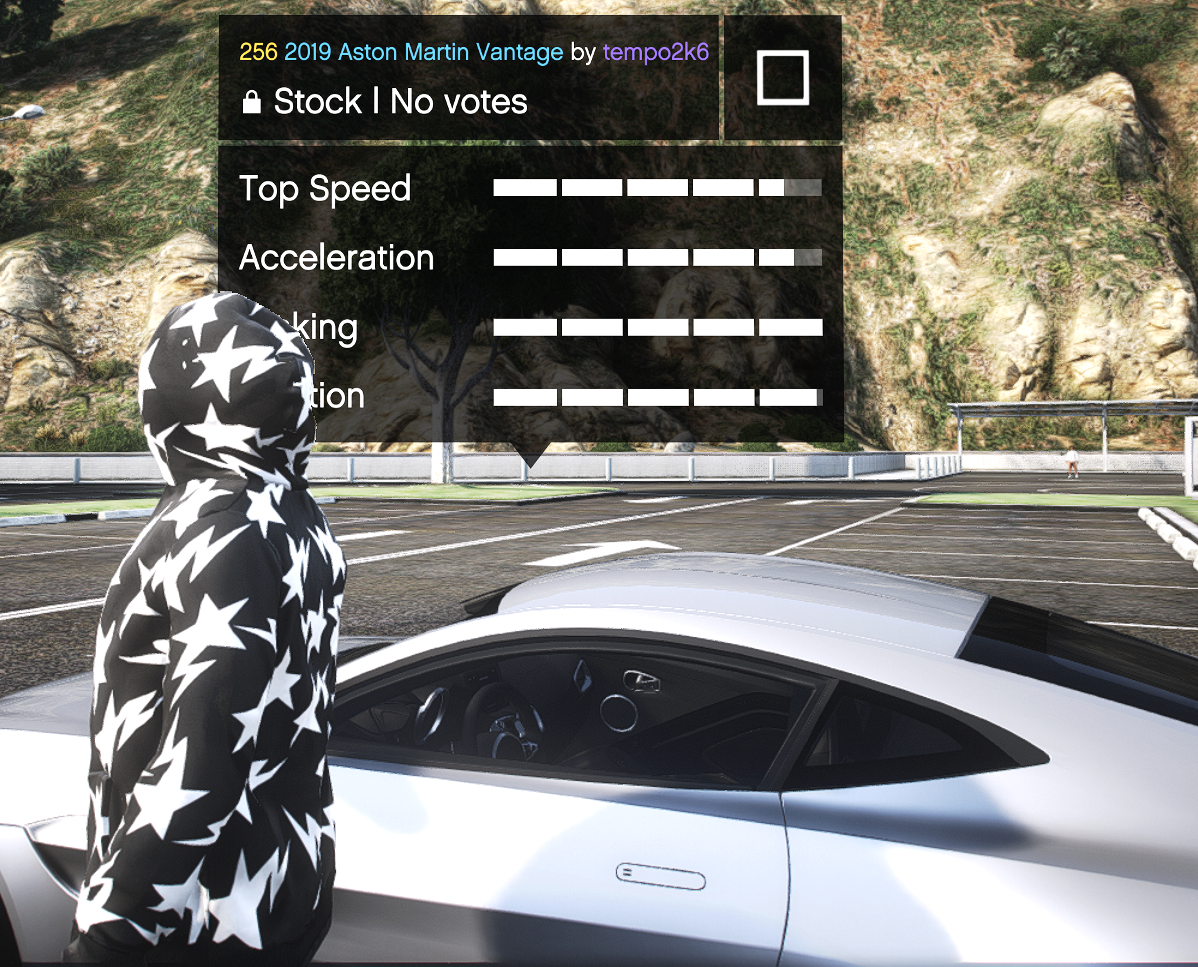Select the 2019 Aston Martin Vantage title
Viewport: 1198px width, 967px height.
click(423, 52)
